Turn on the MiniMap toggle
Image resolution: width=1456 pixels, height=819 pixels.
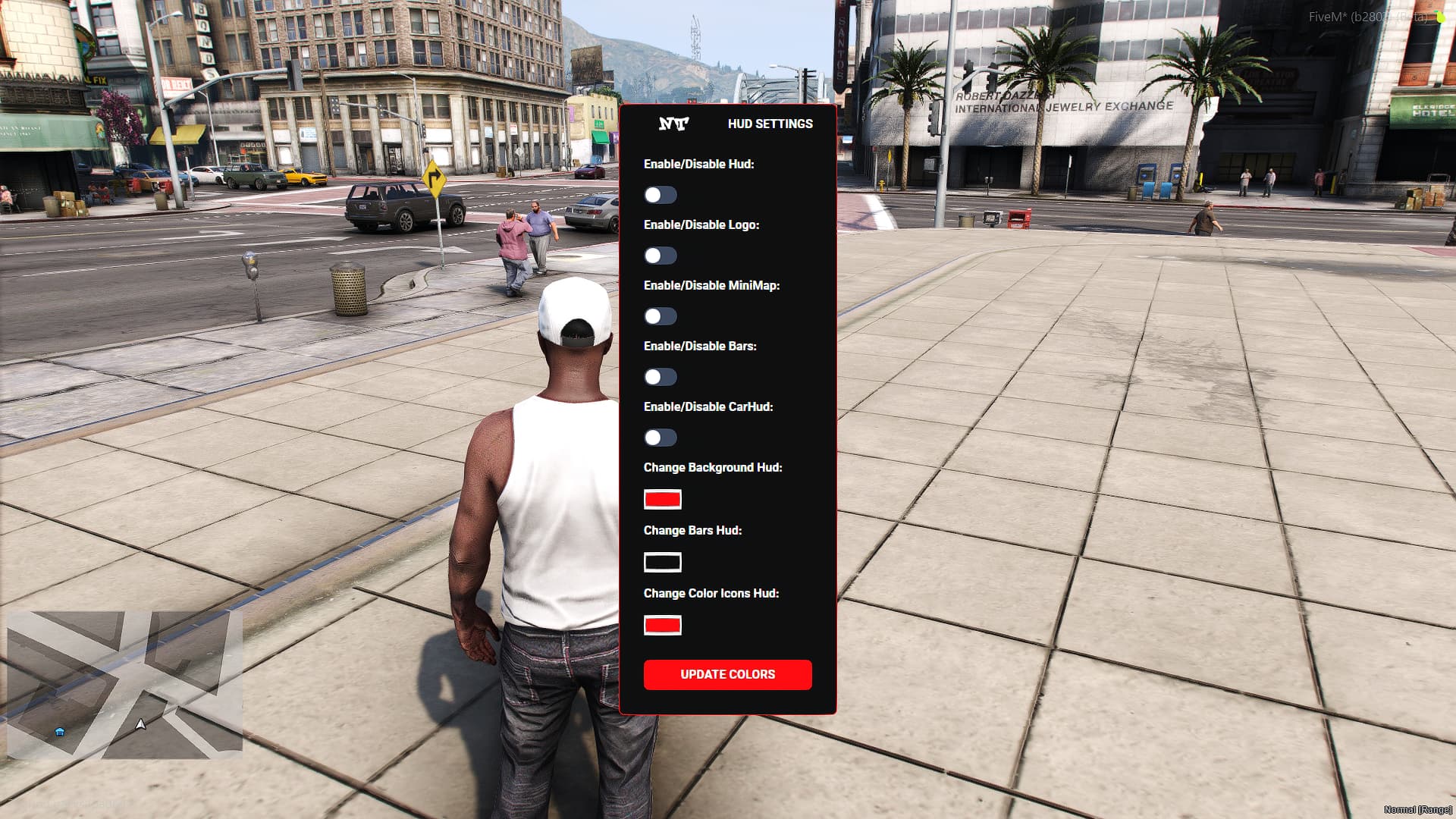(661, 316)
